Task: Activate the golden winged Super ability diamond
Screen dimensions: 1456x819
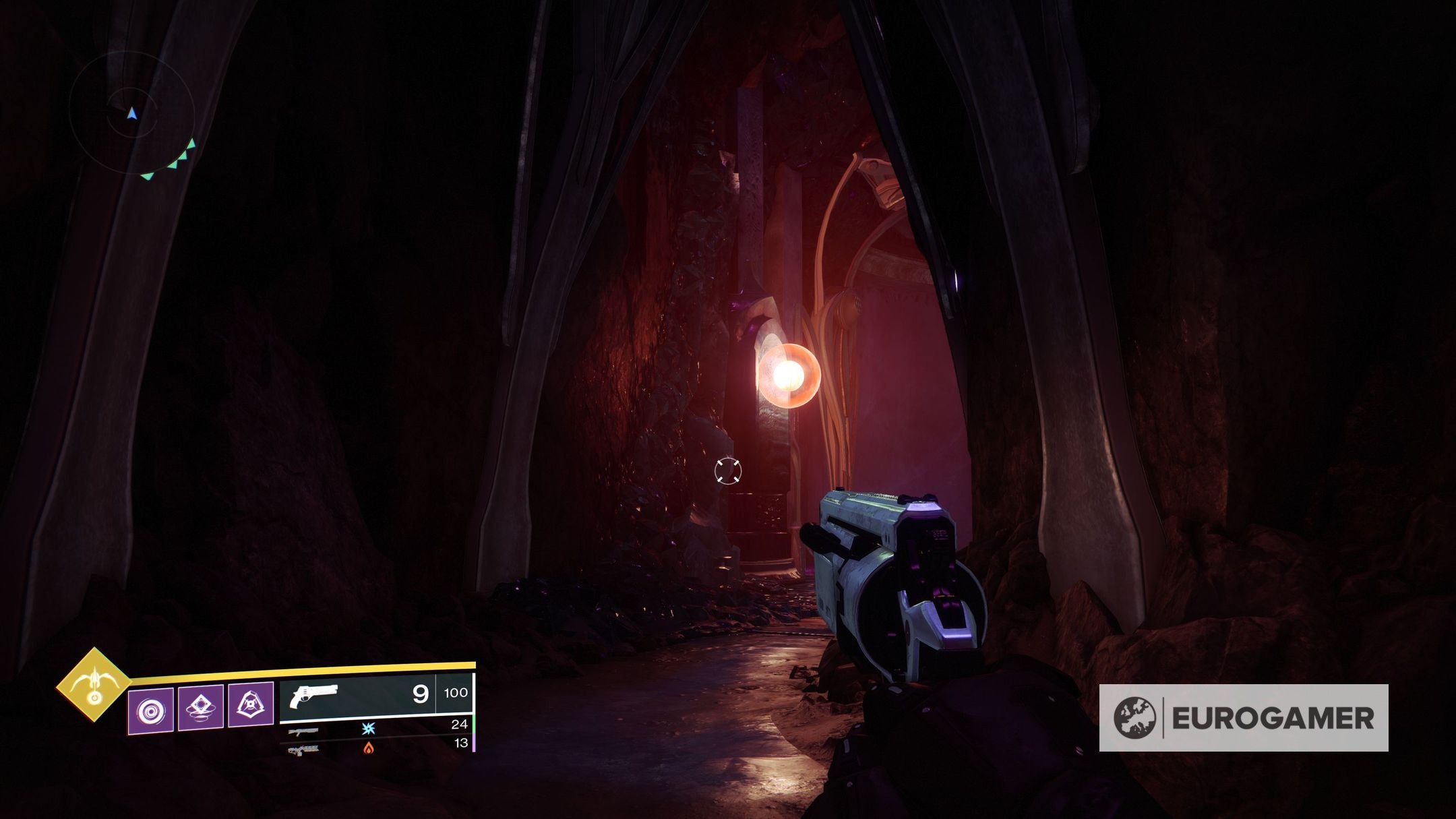Action: click(94, 685)
